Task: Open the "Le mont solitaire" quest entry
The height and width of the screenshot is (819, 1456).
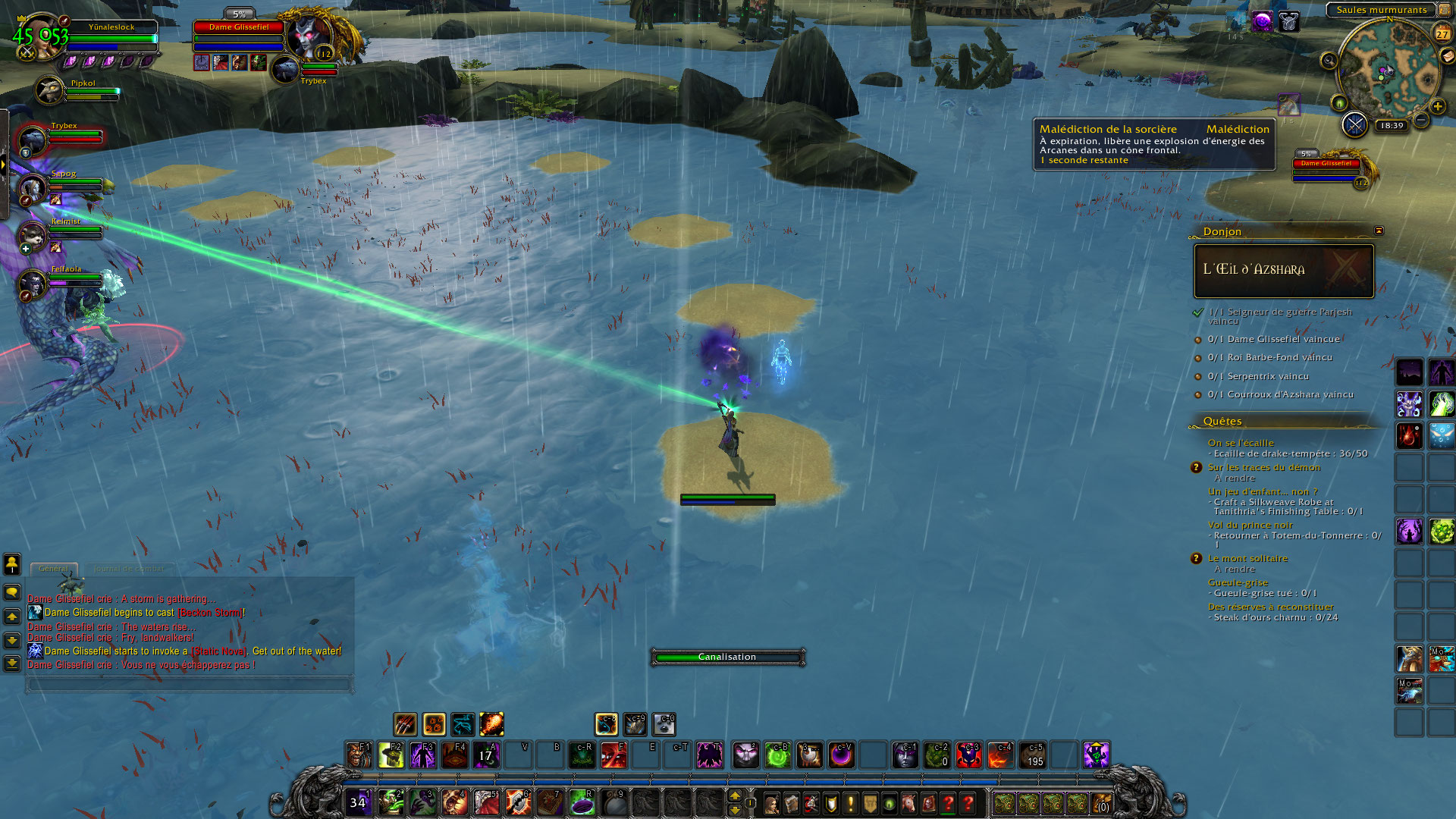Action: pos(1247,558)
